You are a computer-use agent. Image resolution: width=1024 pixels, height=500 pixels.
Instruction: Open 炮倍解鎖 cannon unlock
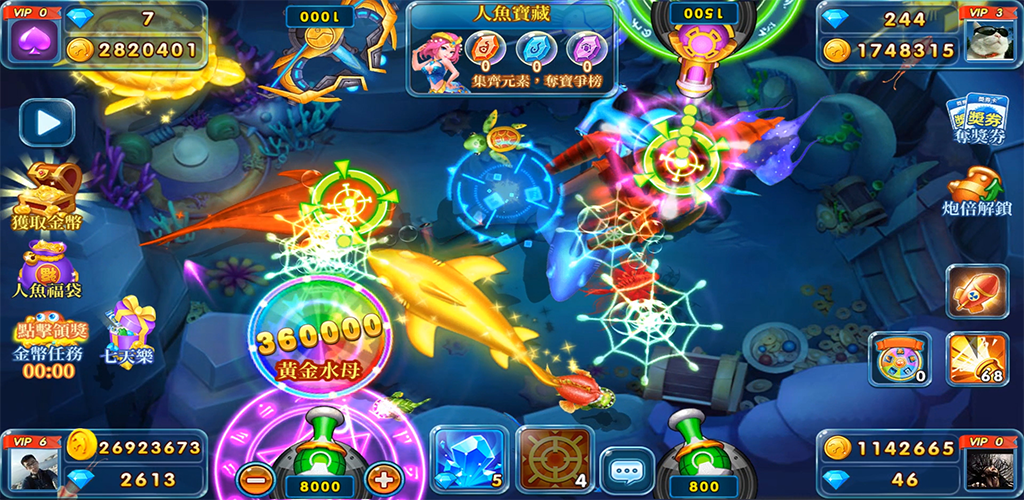974,192
